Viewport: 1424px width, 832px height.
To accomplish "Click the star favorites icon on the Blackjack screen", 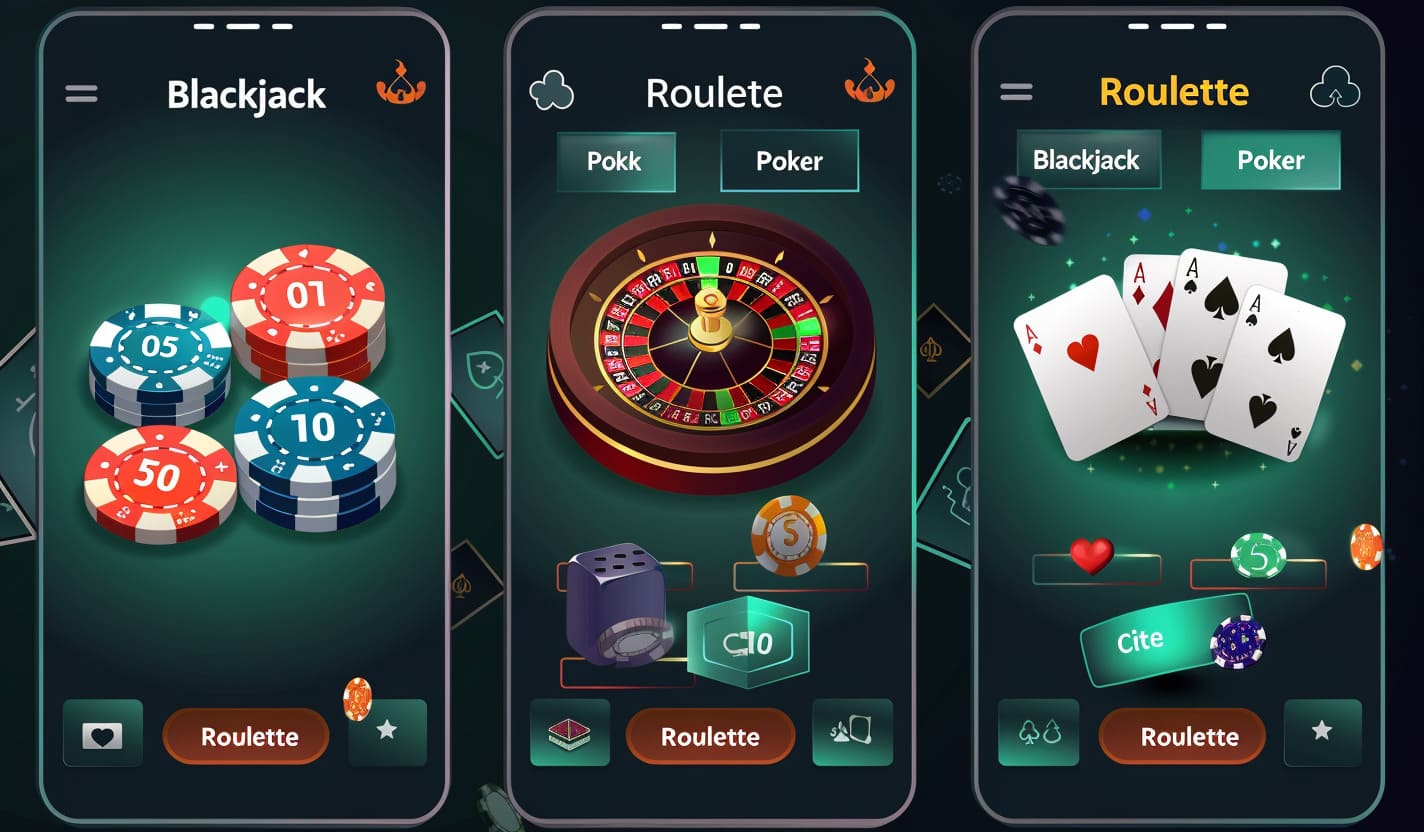I will (x=387, y=736).
